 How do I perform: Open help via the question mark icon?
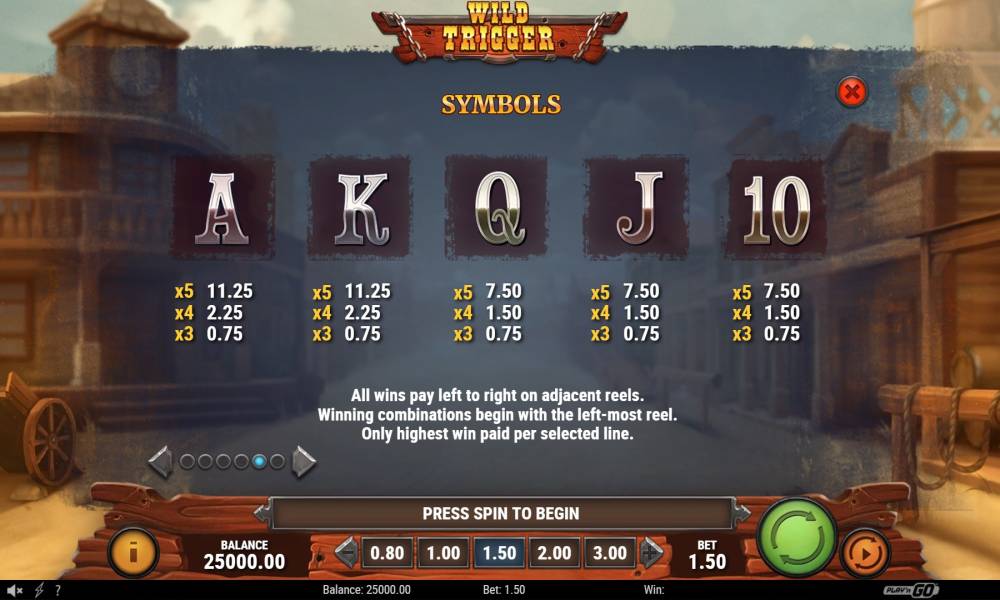pyautogui.click(x=57, y=590)
